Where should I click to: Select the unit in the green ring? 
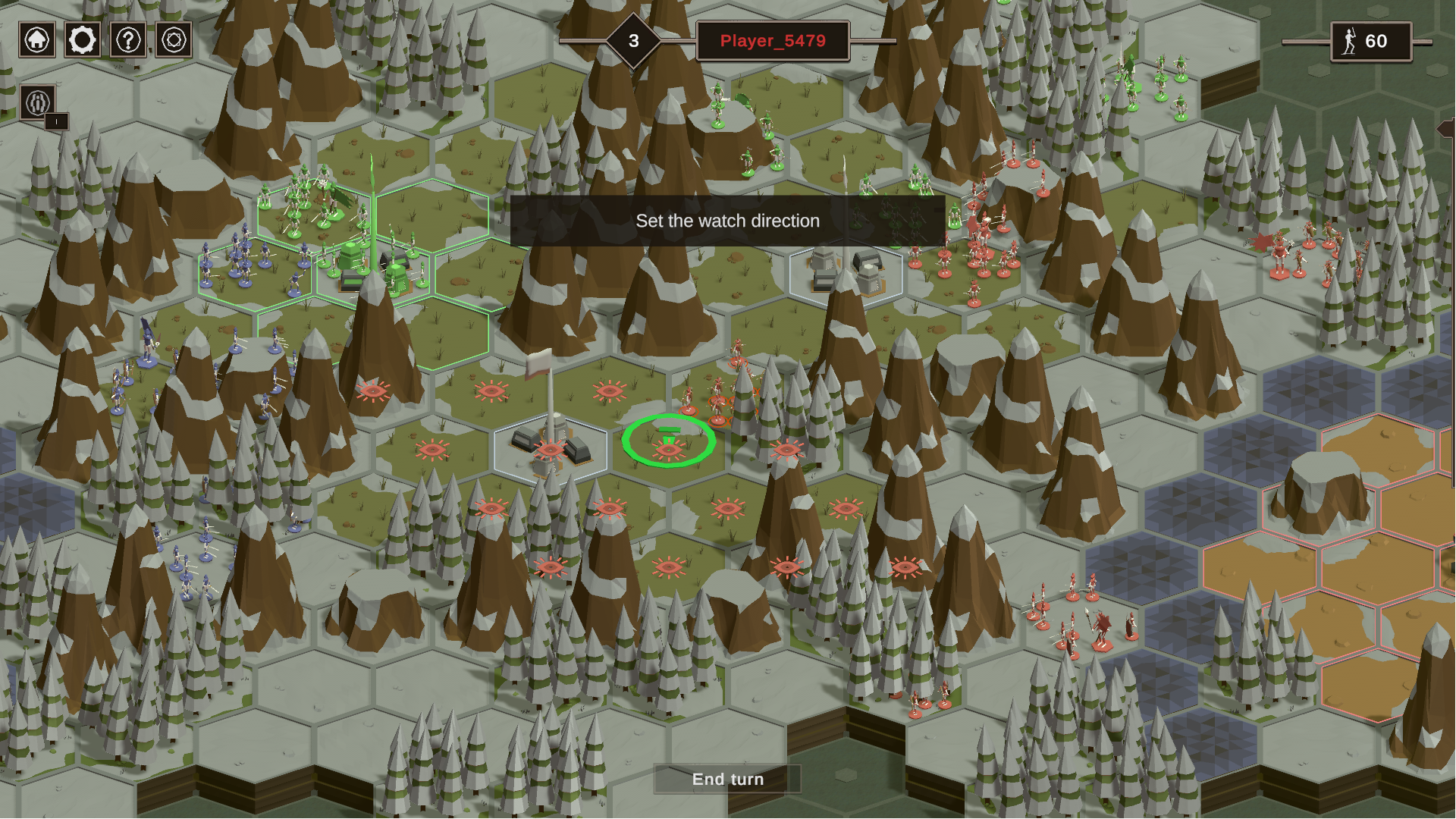[x=668, y=441]
